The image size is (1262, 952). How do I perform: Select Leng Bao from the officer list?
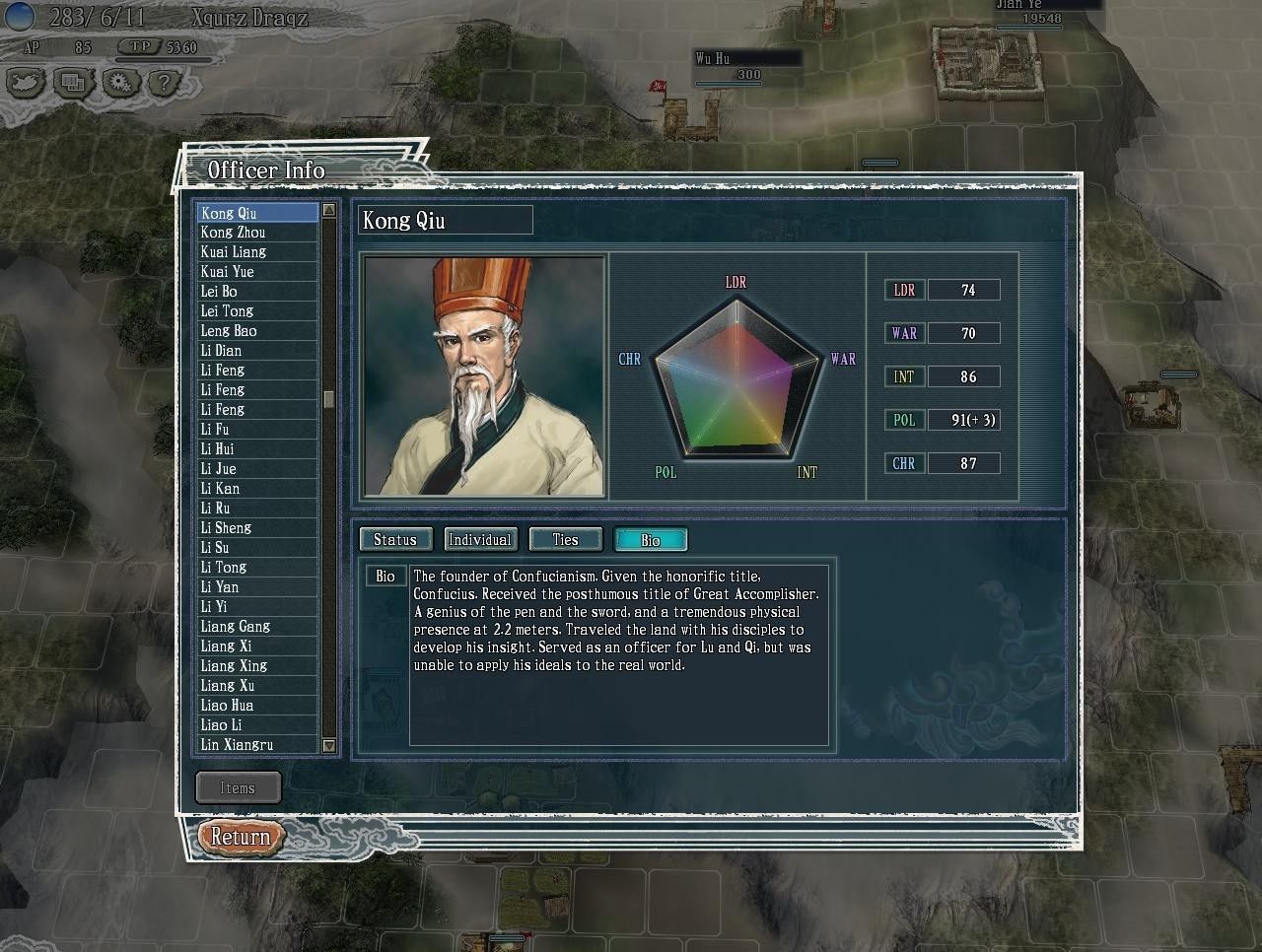229,331
